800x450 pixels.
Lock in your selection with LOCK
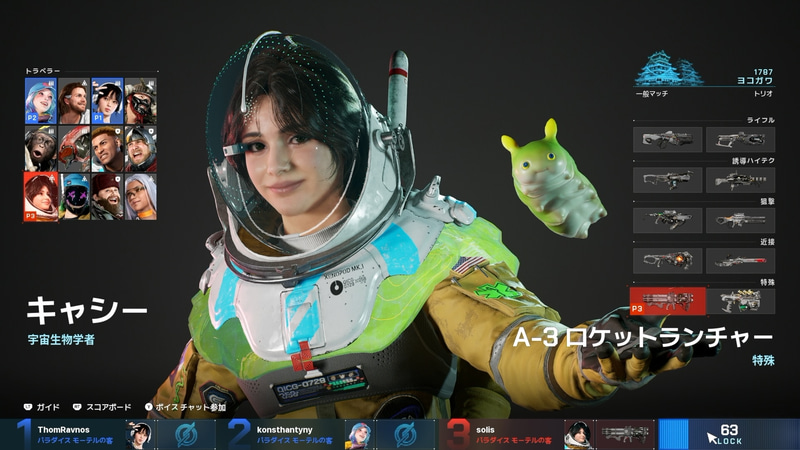click(729, 434)
